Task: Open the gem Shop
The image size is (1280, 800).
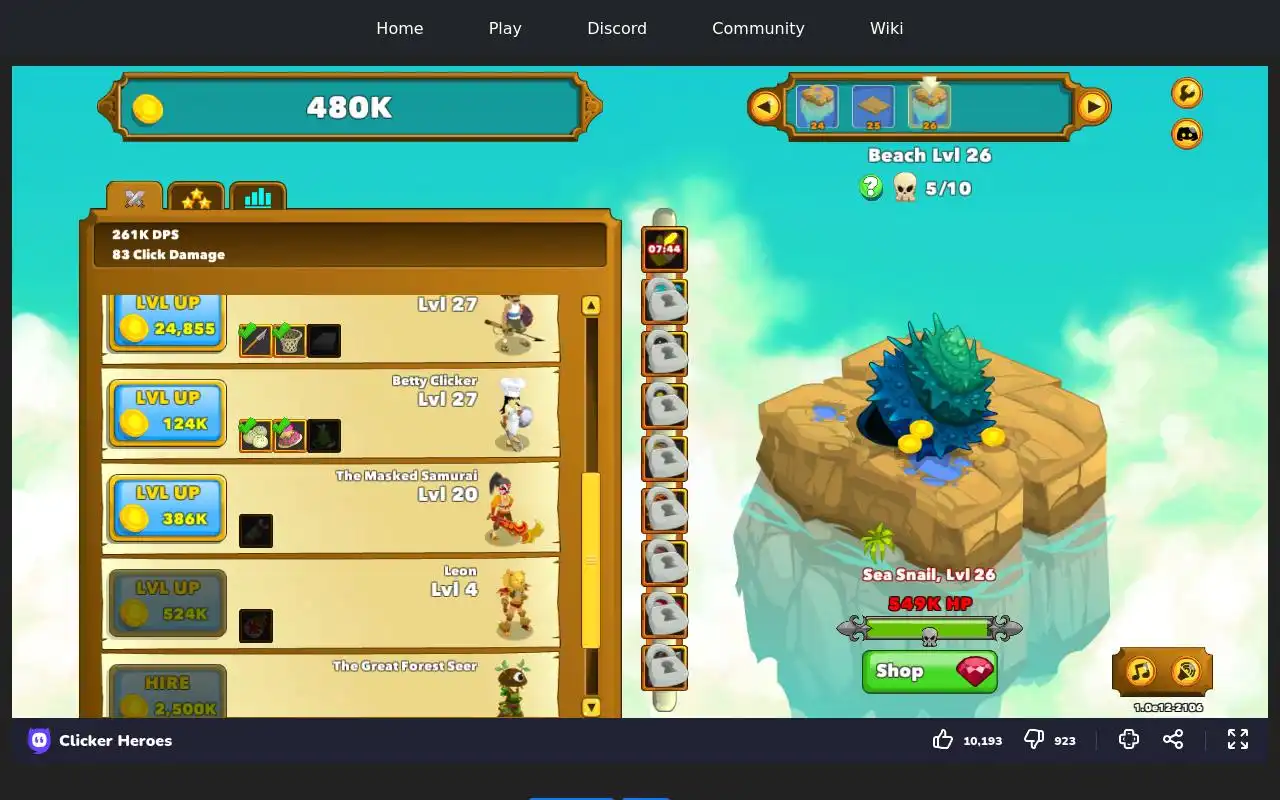Action: pos(929,671)
